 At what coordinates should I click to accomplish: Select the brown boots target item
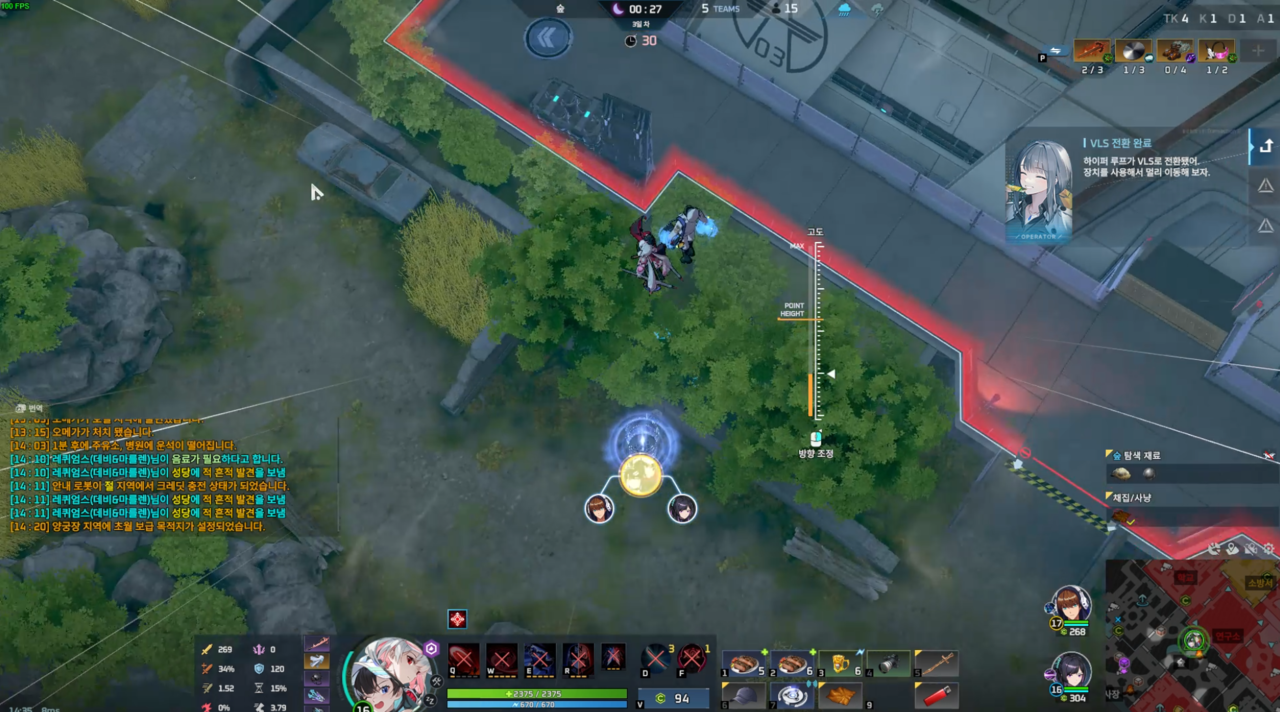tap(1175, 51)
